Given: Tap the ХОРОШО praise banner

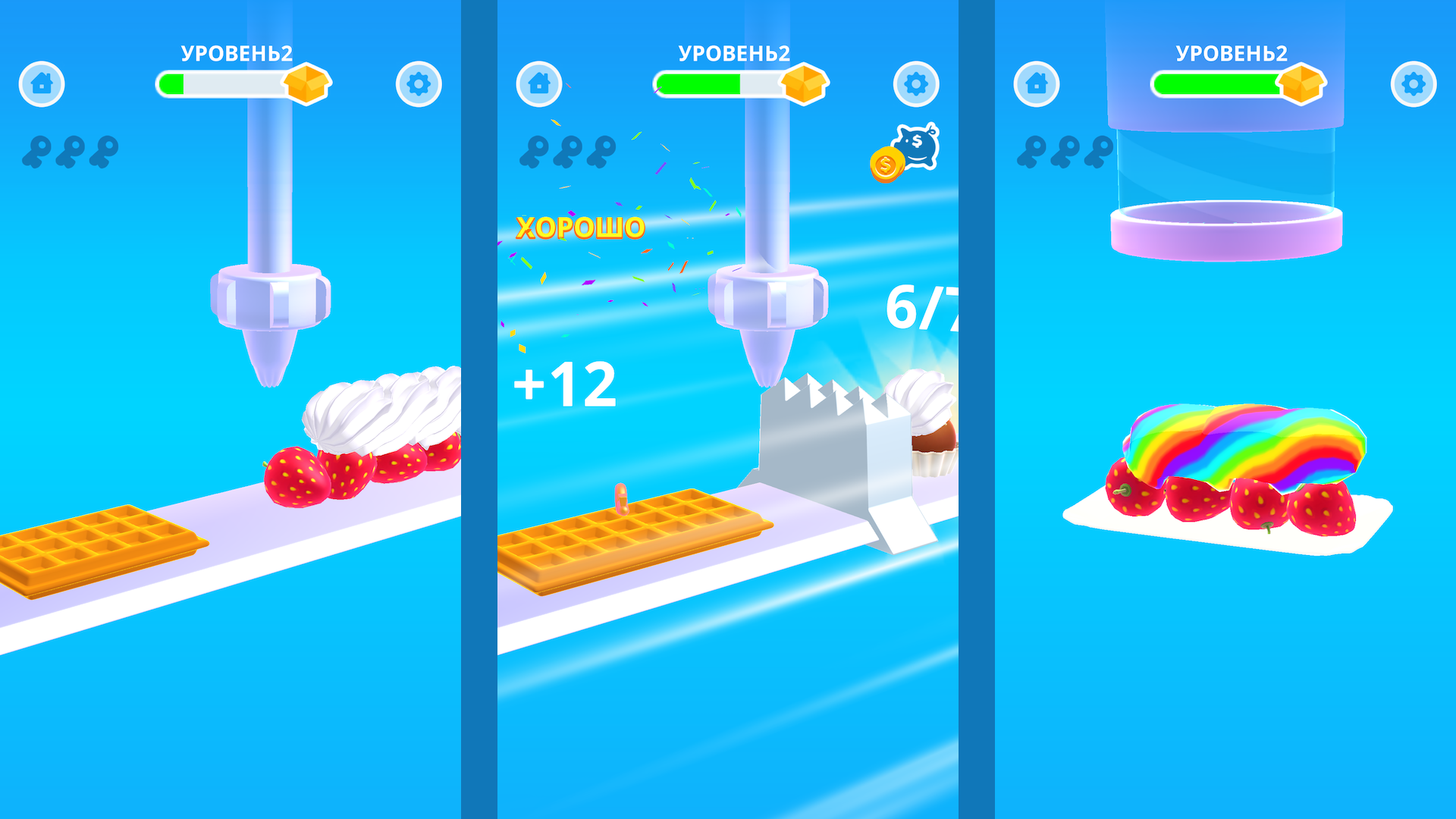Looking at the screenshot, I should [581, 227].
